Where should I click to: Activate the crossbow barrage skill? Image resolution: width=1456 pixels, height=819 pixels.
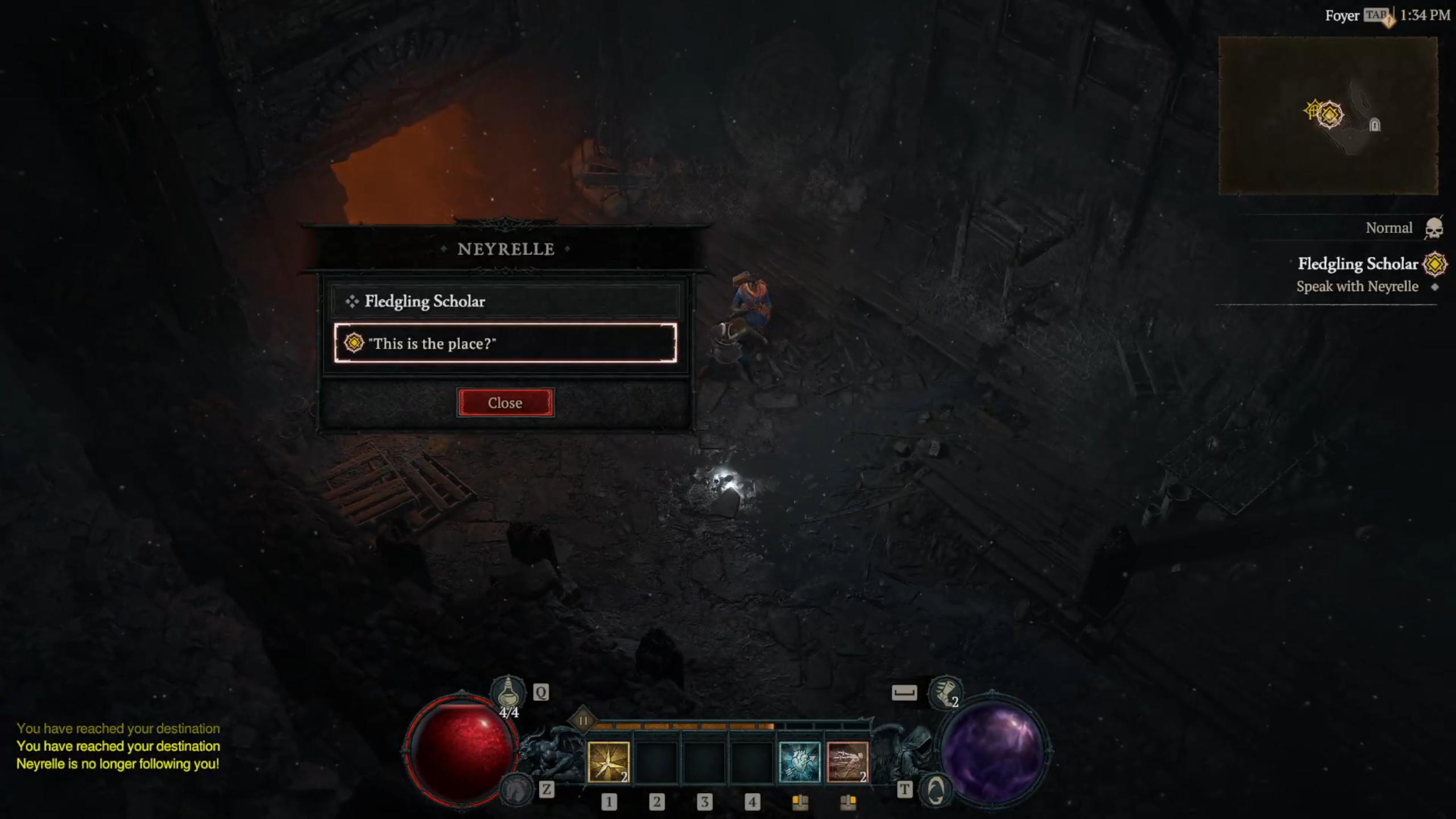click(x=847, y=762)
